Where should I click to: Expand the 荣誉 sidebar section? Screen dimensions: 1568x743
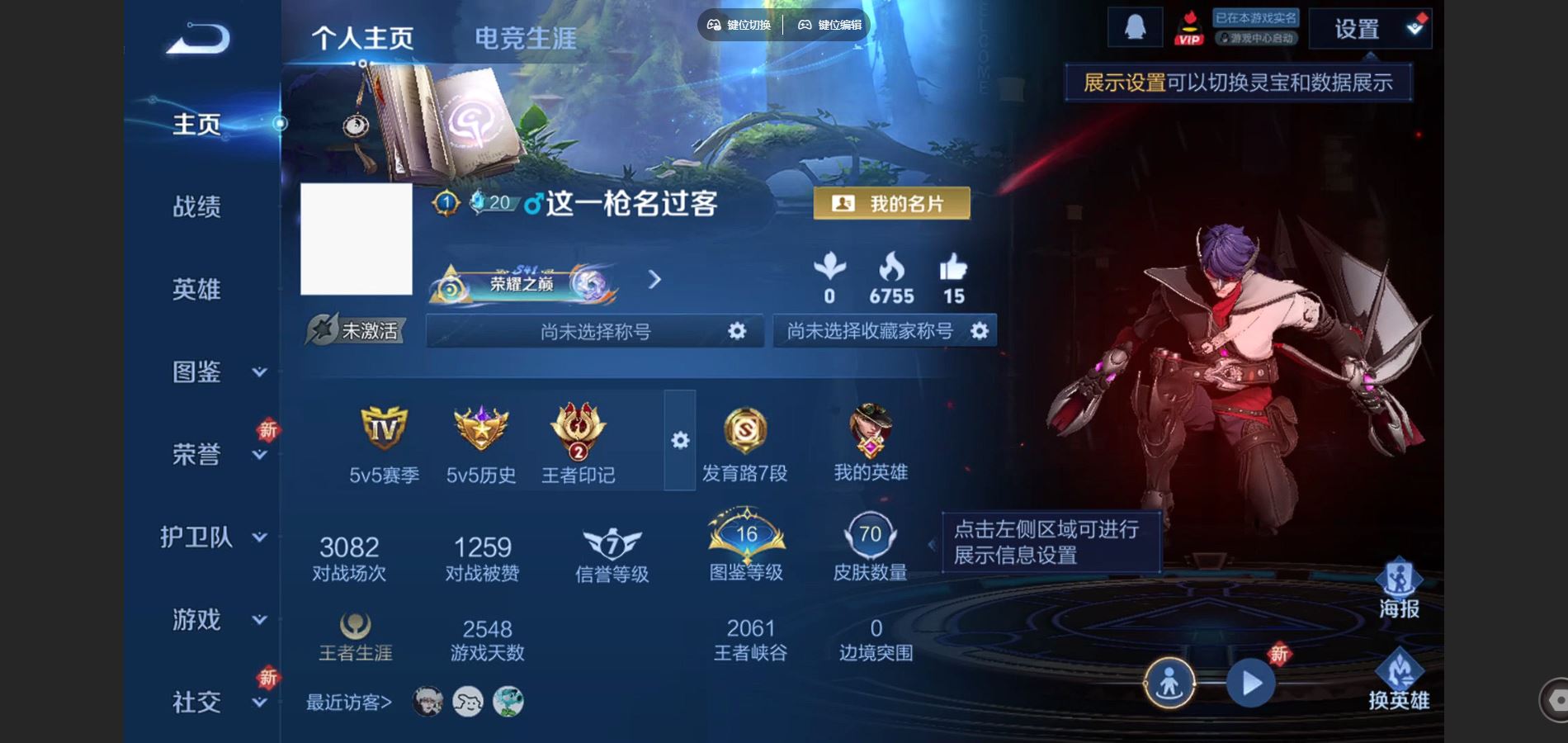tap(195, 455)
